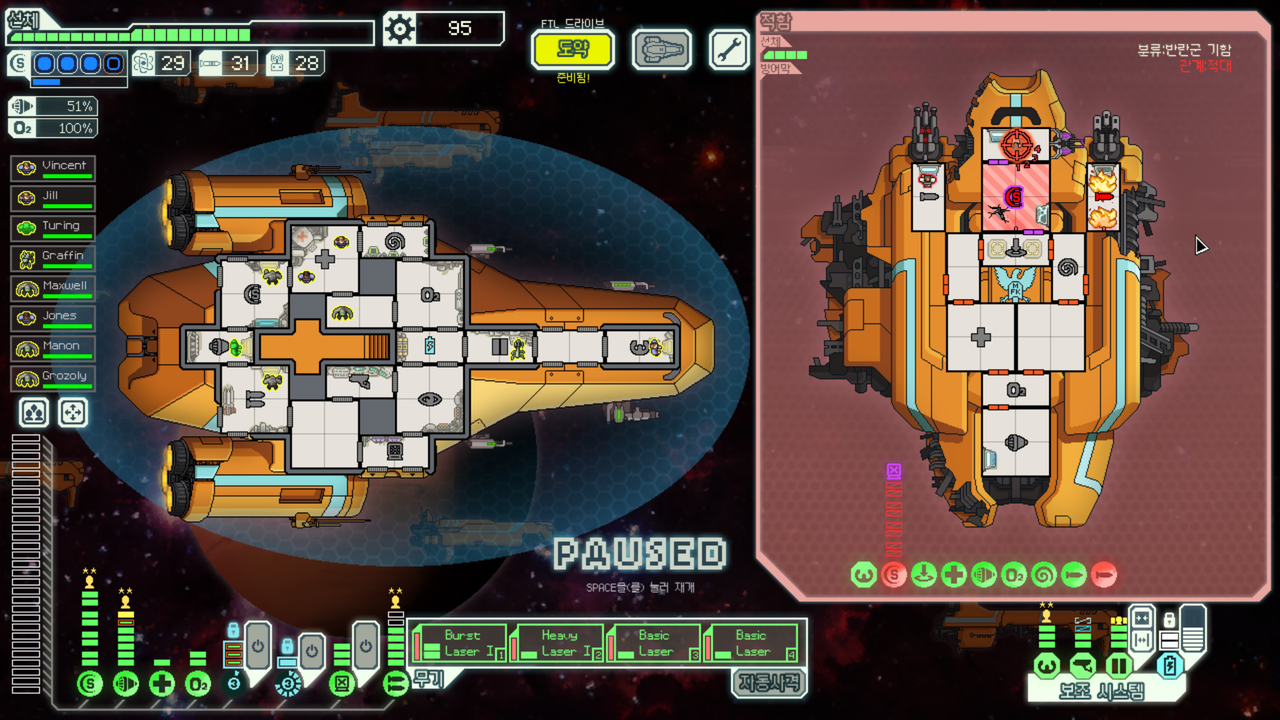Select the Burst Laser I weapon
1280x720 pixels.
click(461, 643)
